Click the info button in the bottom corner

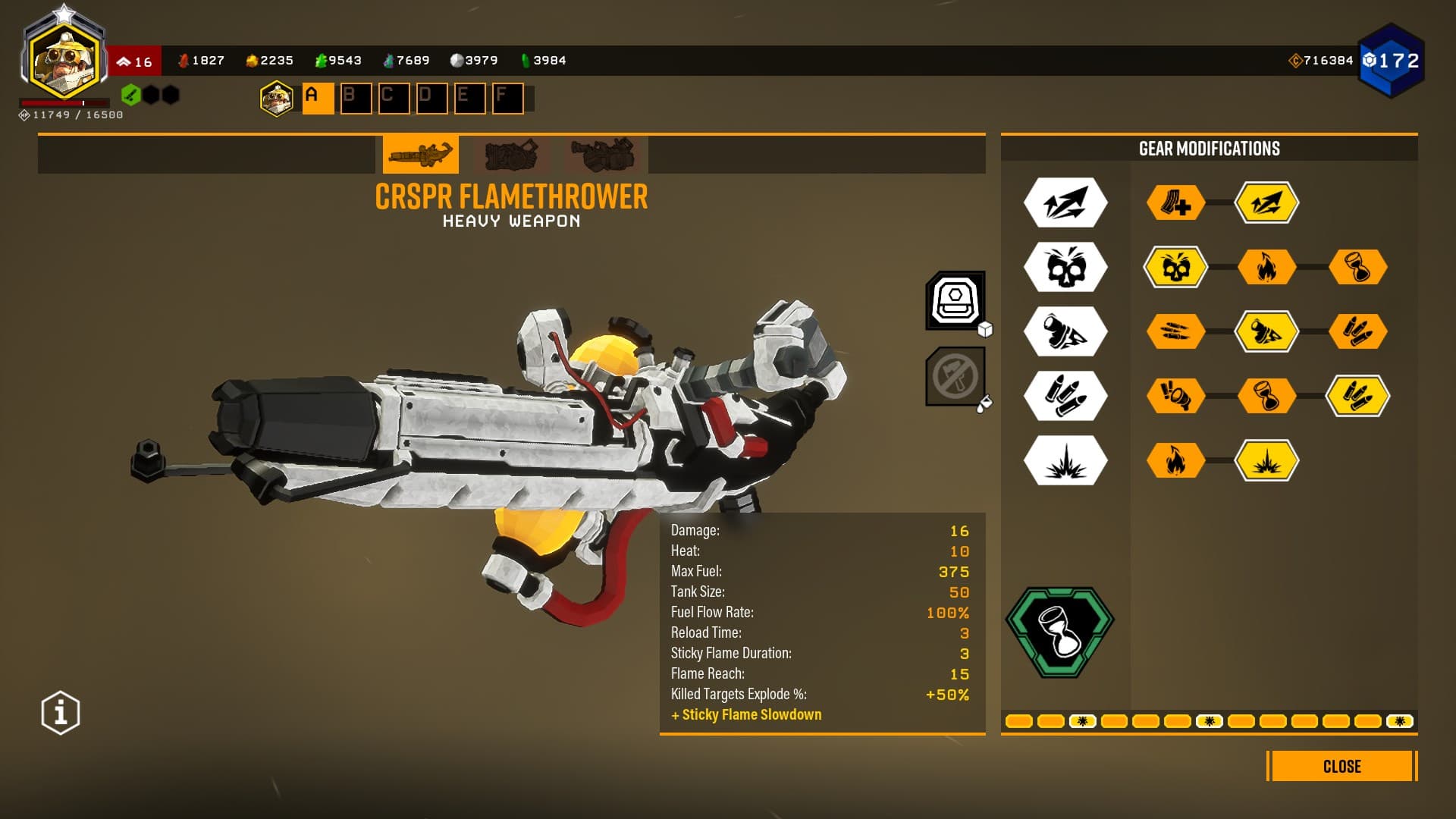point(59,711)
